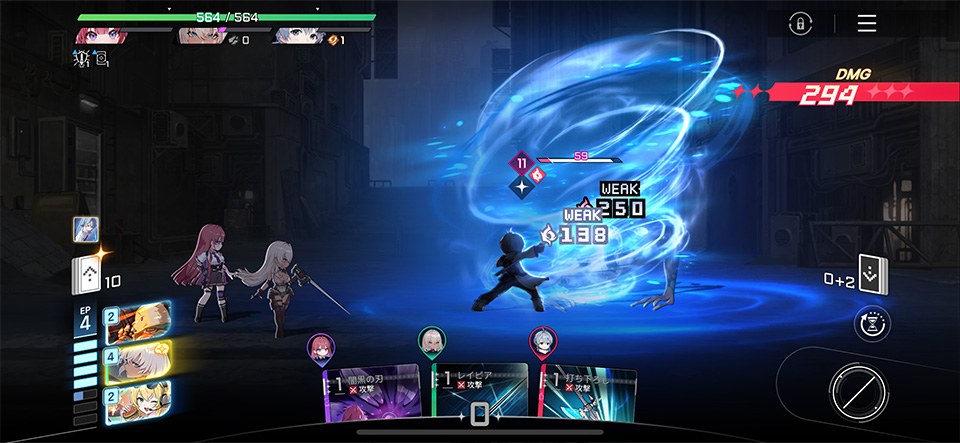Use the top cost-2 fiery skill card

click(136, 322)
